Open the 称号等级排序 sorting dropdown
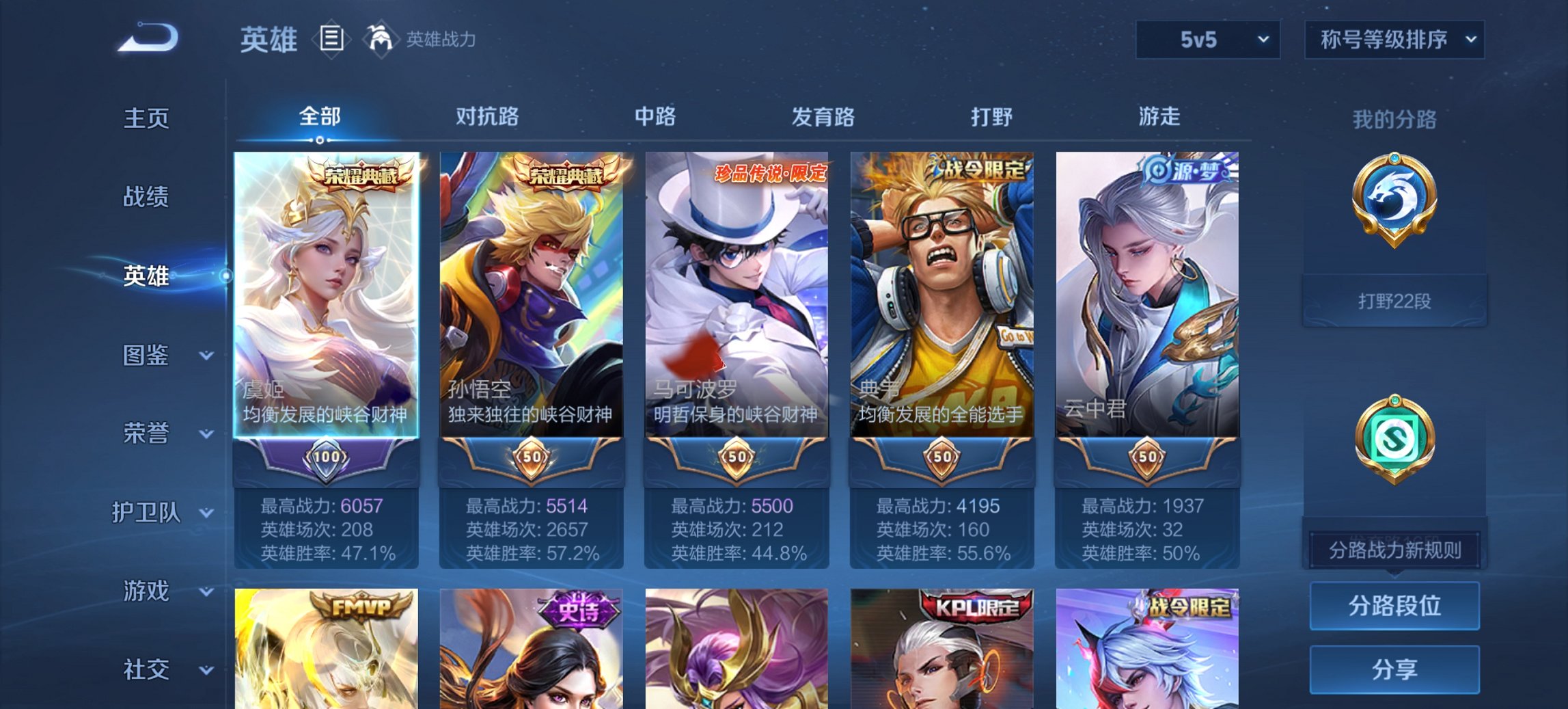This screenshot has height=709, width=1568. 1392,40
